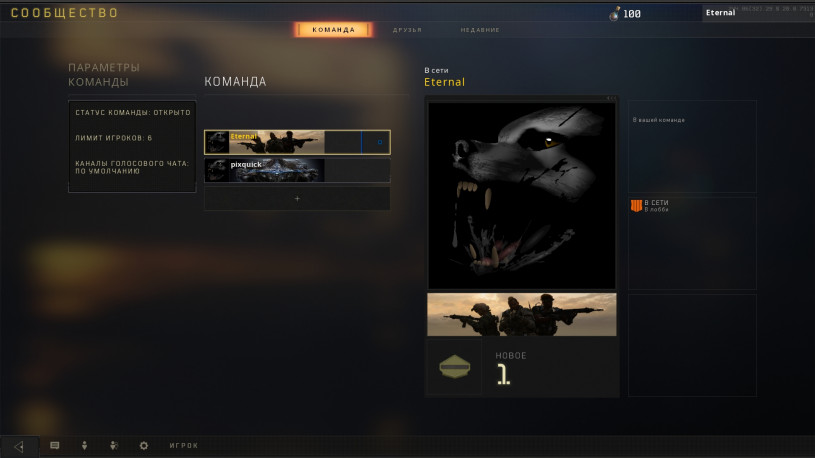Go back with the arrow button
This screenshot has width=815, height=458.
(19, 446)
